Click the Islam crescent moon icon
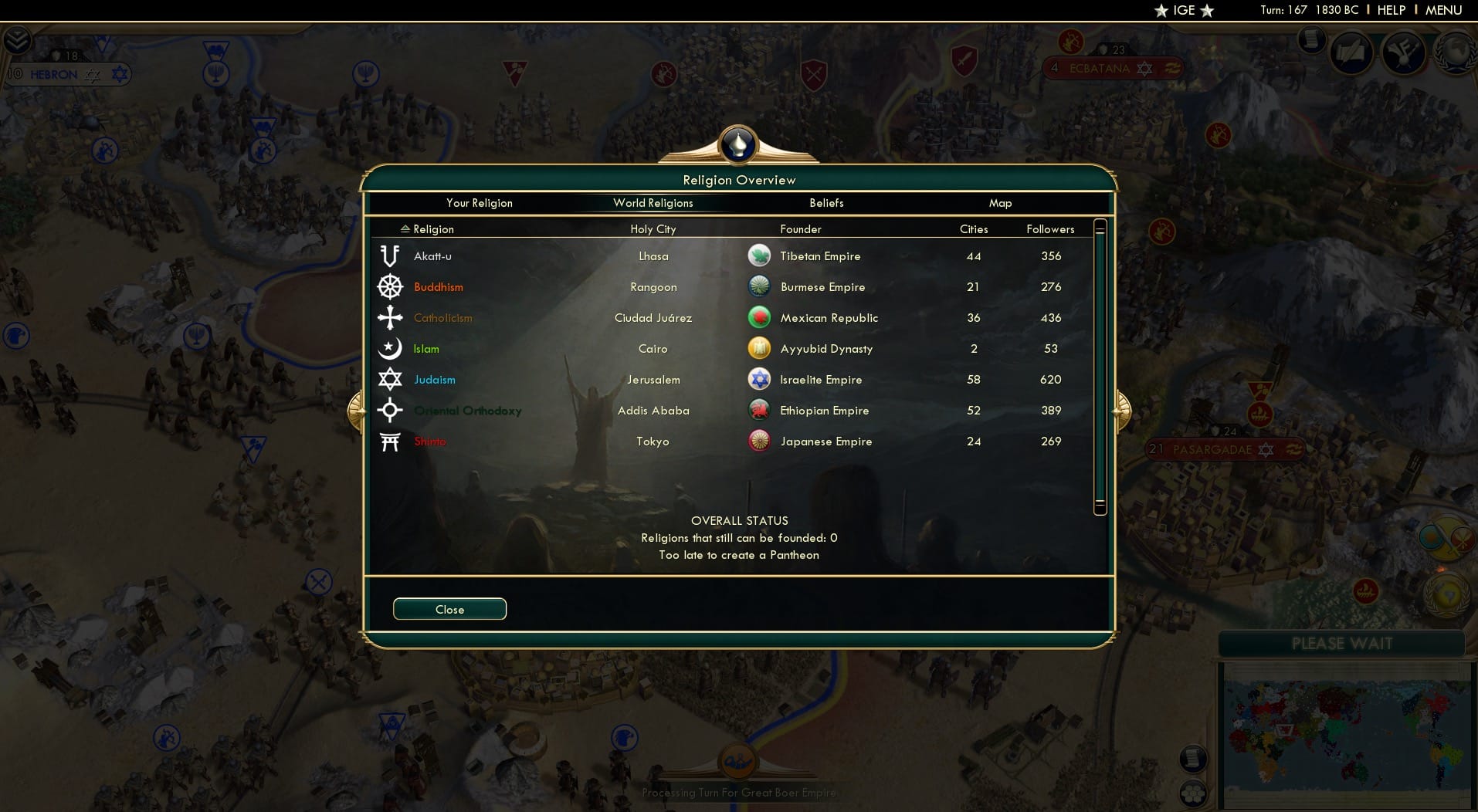 (391, 348)
